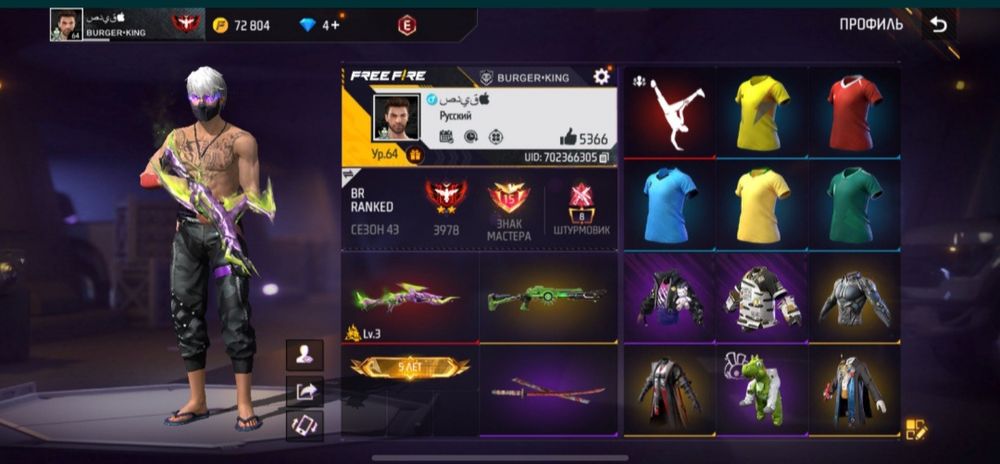The image size is (1000, 464).
Task: Select the red jersey item
Action: pyautogui.click(x=854, y=111)
